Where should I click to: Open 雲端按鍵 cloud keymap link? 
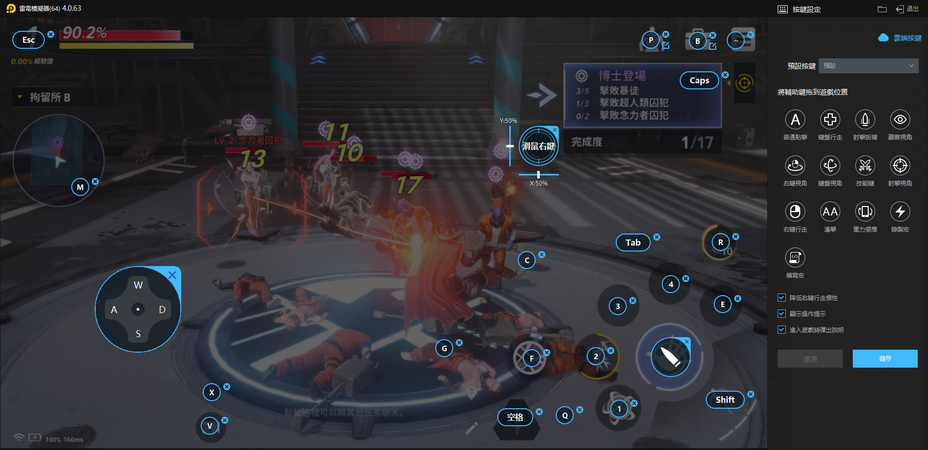pyautogui.click(x=898, y=37)
